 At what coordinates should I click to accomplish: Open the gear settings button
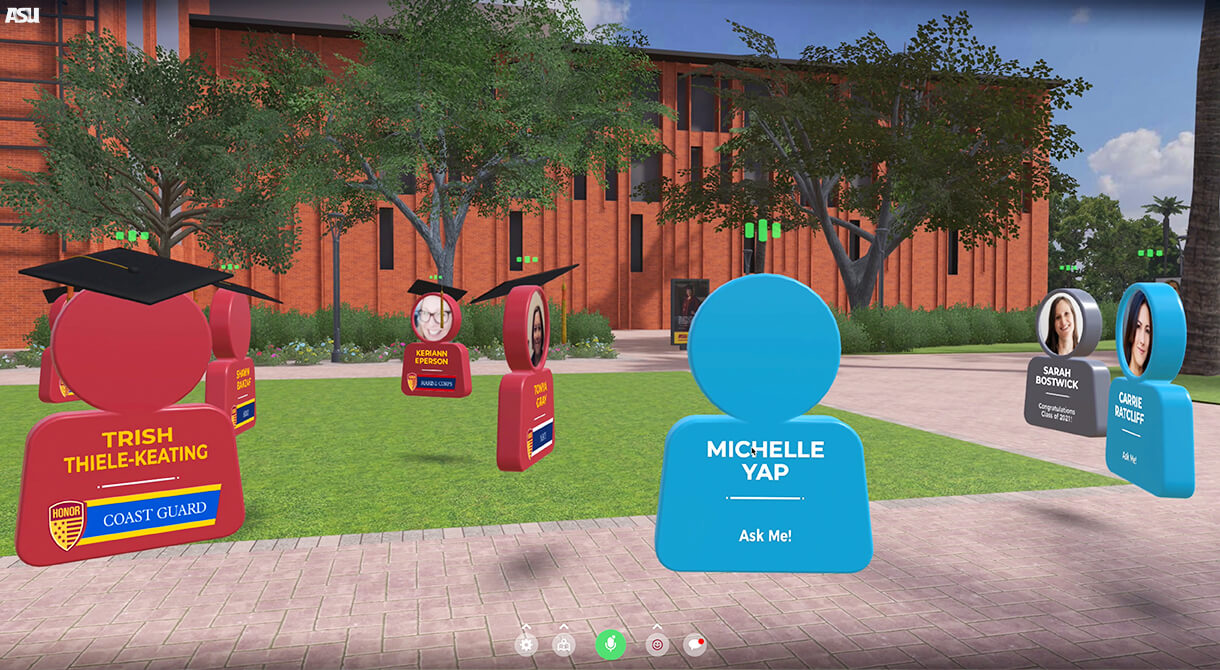(x=526, y=645)
